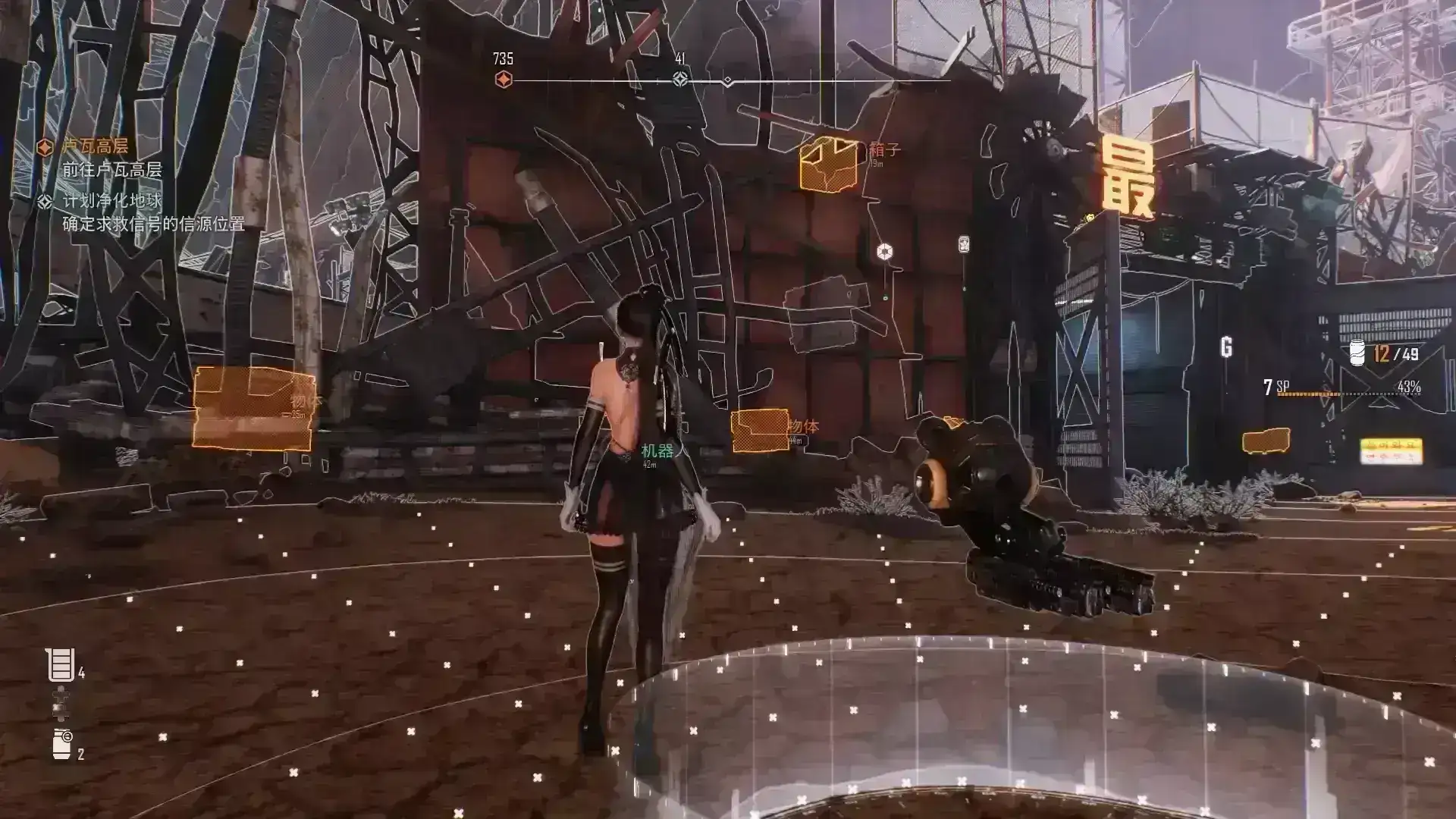Viewport: 1456px width, 819px height.
Task: Select the grenade canister item slot
Action: point(61,744)
